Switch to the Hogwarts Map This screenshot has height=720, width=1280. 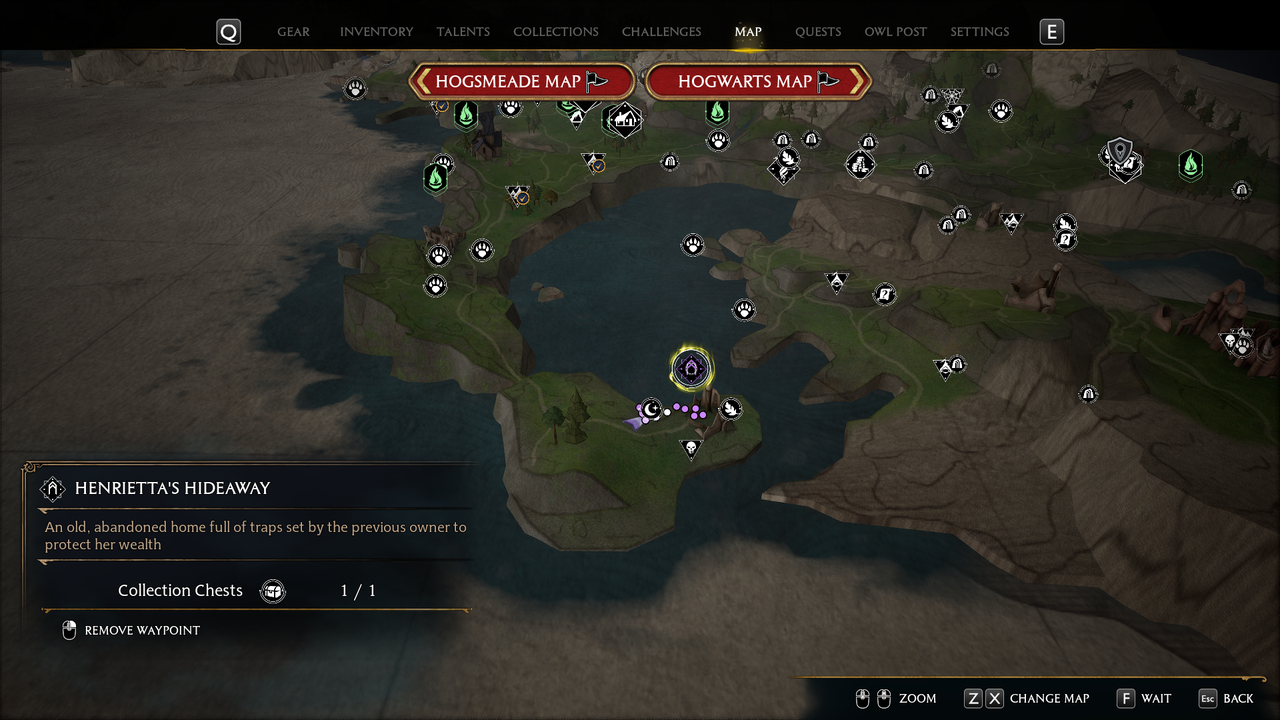point(758,82)
